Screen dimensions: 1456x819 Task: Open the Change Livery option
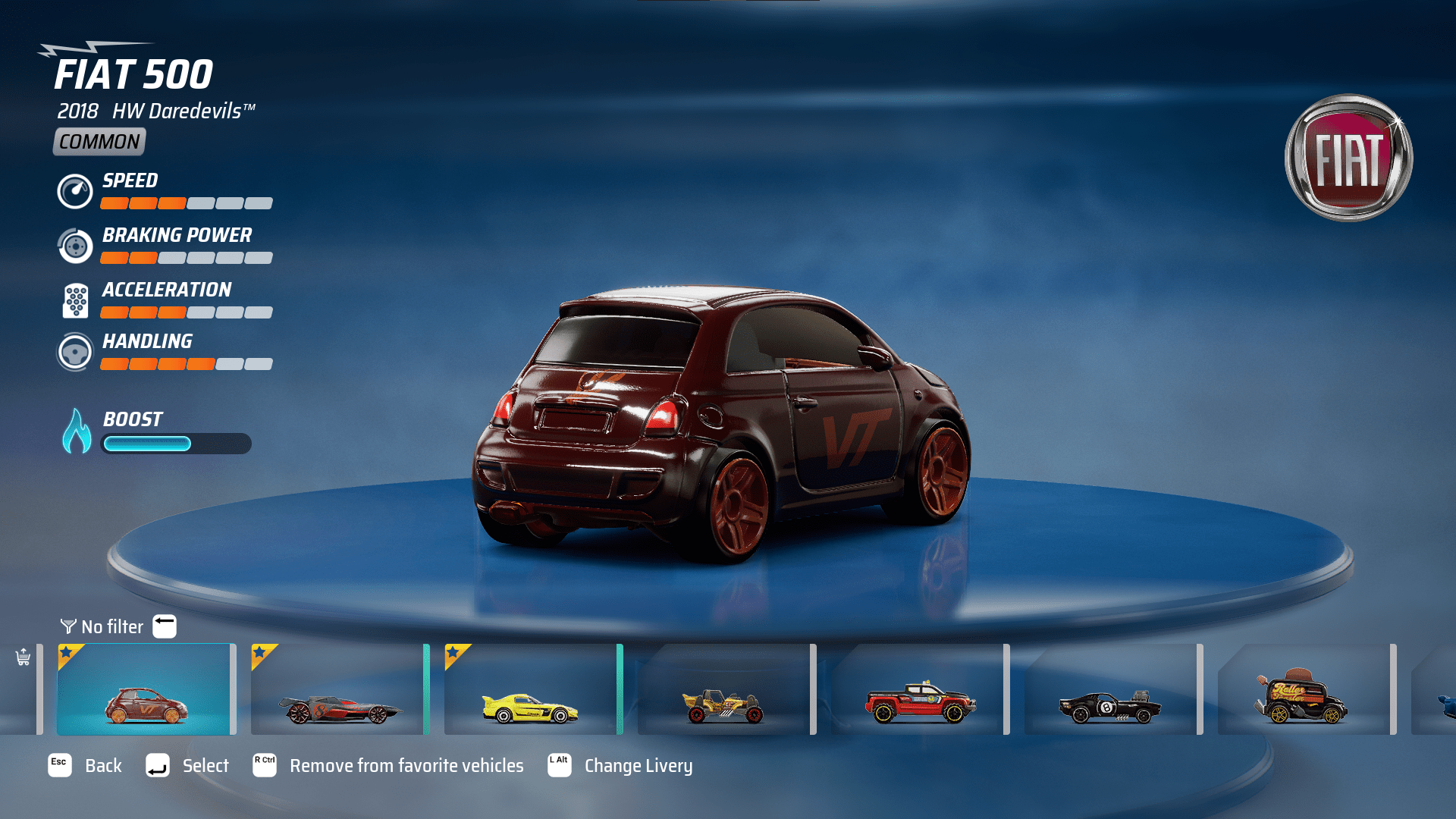tap(620, 766)
